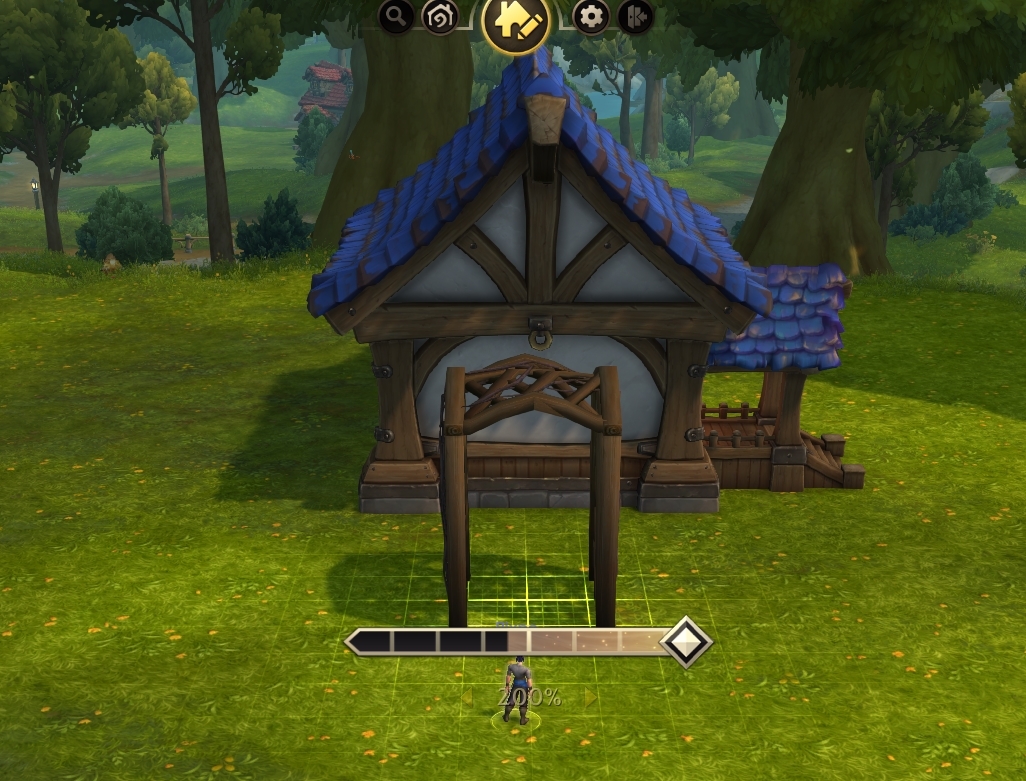Open the gear settings button

pyautogui.click(x=592, y=16)
